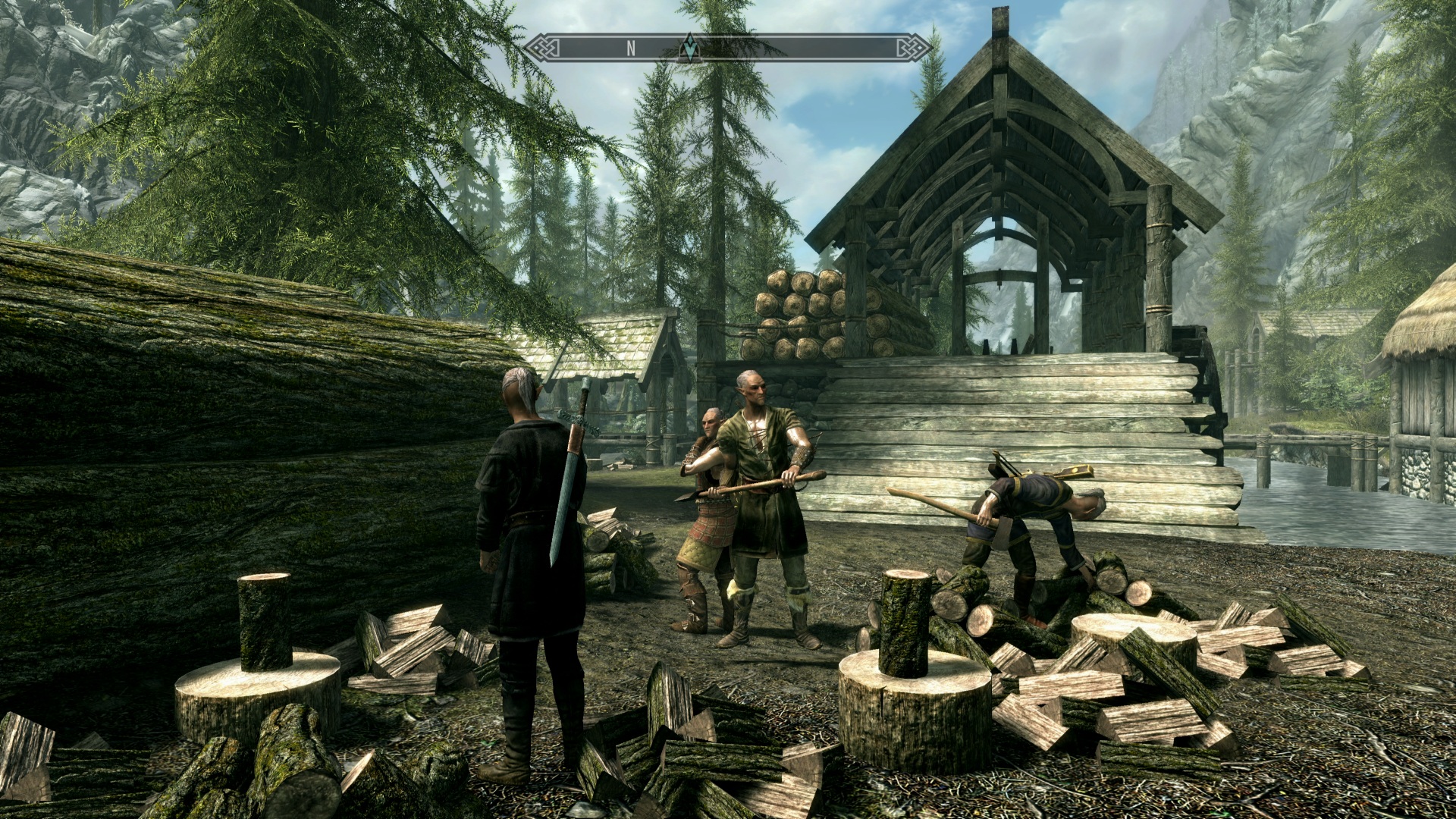This screenshot has height=819, width=1456.
Task: Click the north N indicator on compass
Action: 630,48
